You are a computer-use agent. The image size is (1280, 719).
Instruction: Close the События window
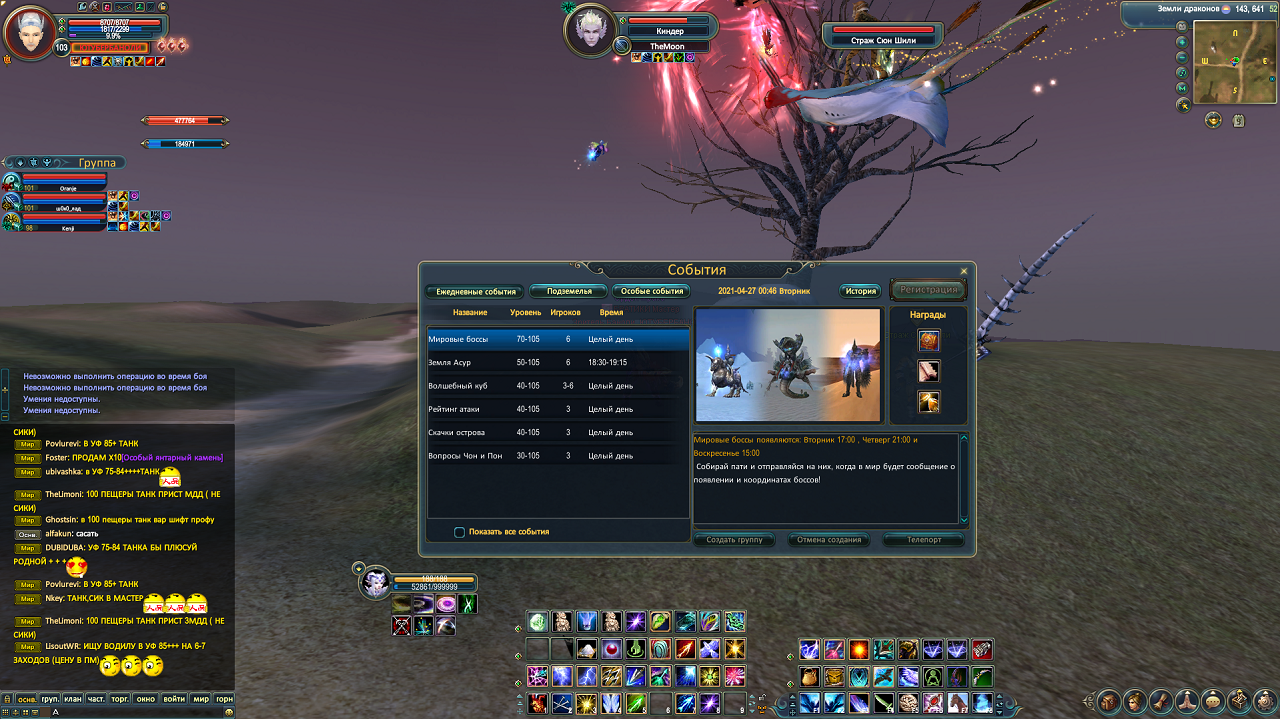[964, 271]
